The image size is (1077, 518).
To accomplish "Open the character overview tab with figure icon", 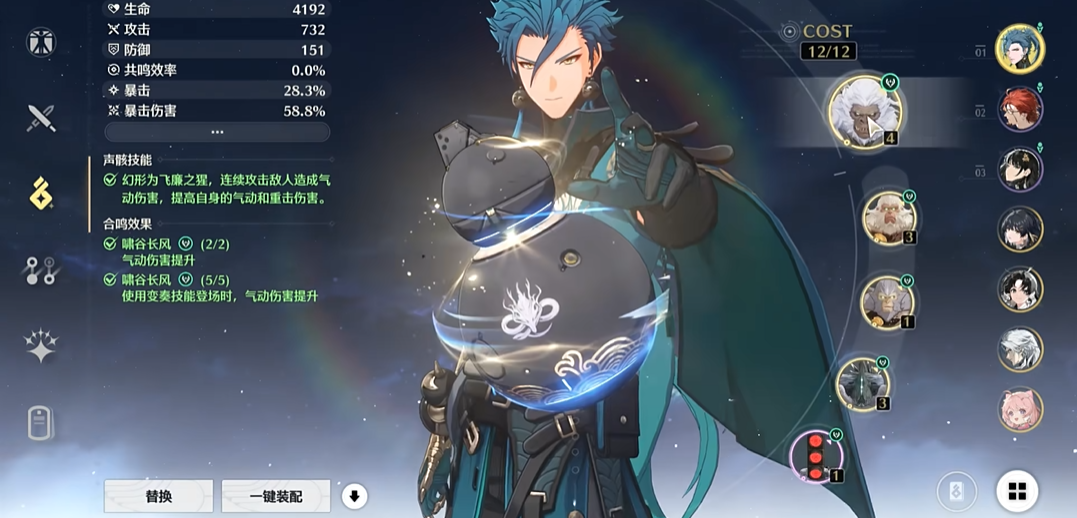I will pyautogui.click(x=41, y=42).
